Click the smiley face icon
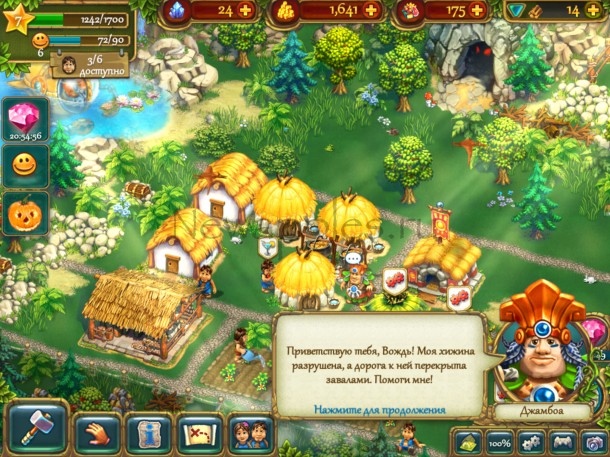The height and width of the screenshot is (457, 610). tap(22, 164)
